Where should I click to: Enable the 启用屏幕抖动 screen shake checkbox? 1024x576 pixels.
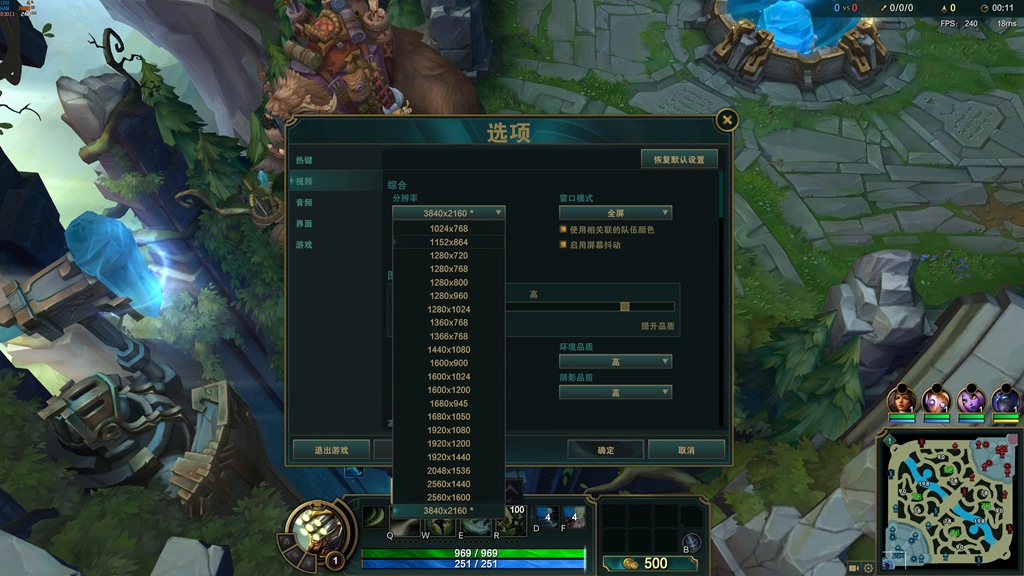click(564, 245)
